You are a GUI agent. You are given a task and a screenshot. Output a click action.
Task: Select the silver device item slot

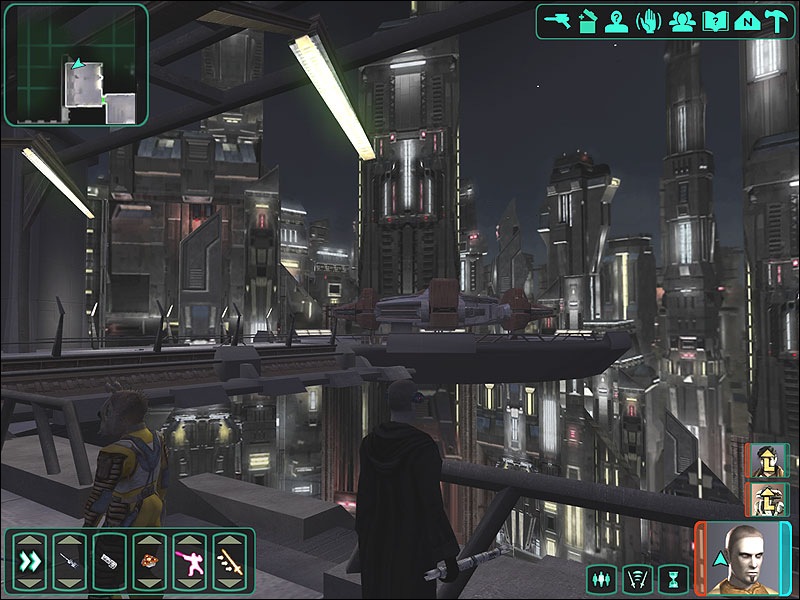[108, 561]
